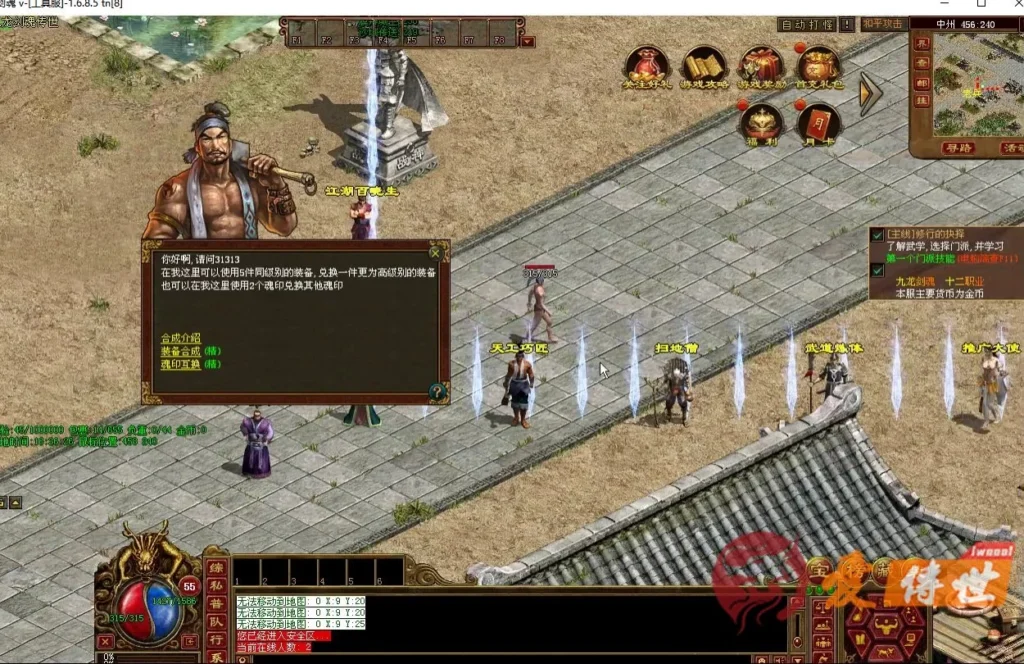Switch chat to the 私 private channel

(216, 587)
